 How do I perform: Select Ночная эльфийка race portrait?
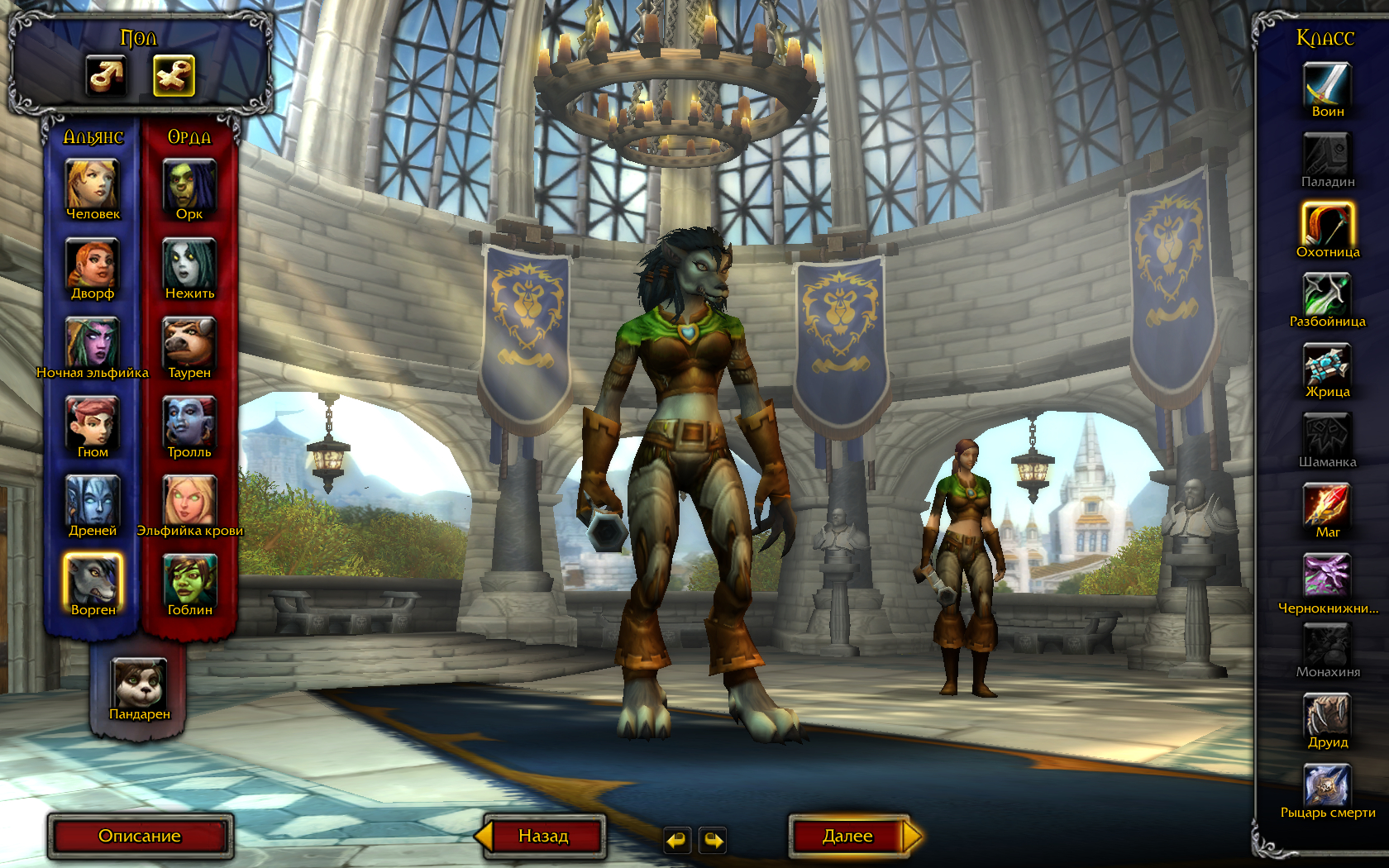point(93,343)
